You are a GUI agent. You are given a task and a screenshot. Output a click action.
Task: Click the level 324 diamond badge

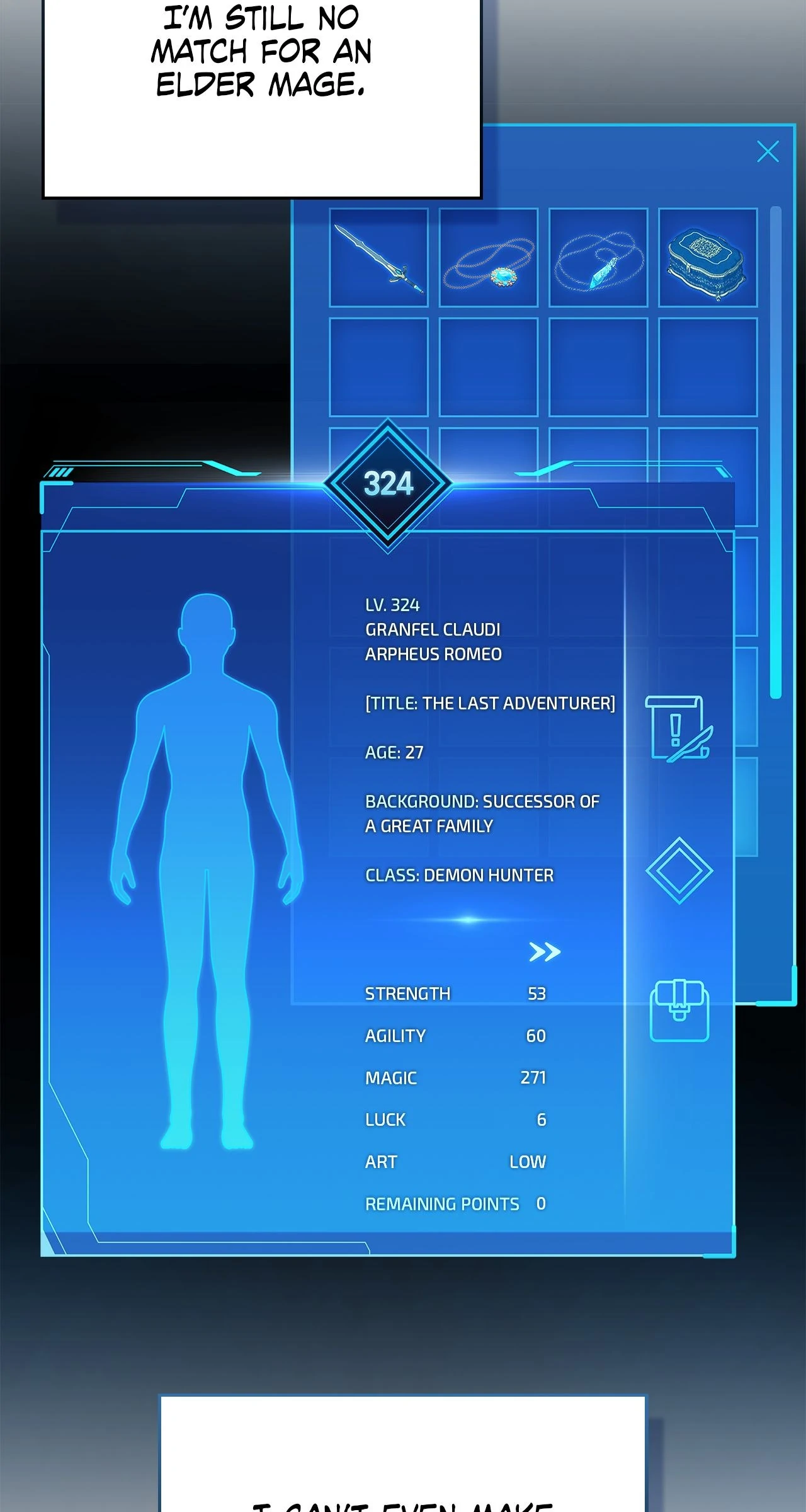[x=388, y=484]
